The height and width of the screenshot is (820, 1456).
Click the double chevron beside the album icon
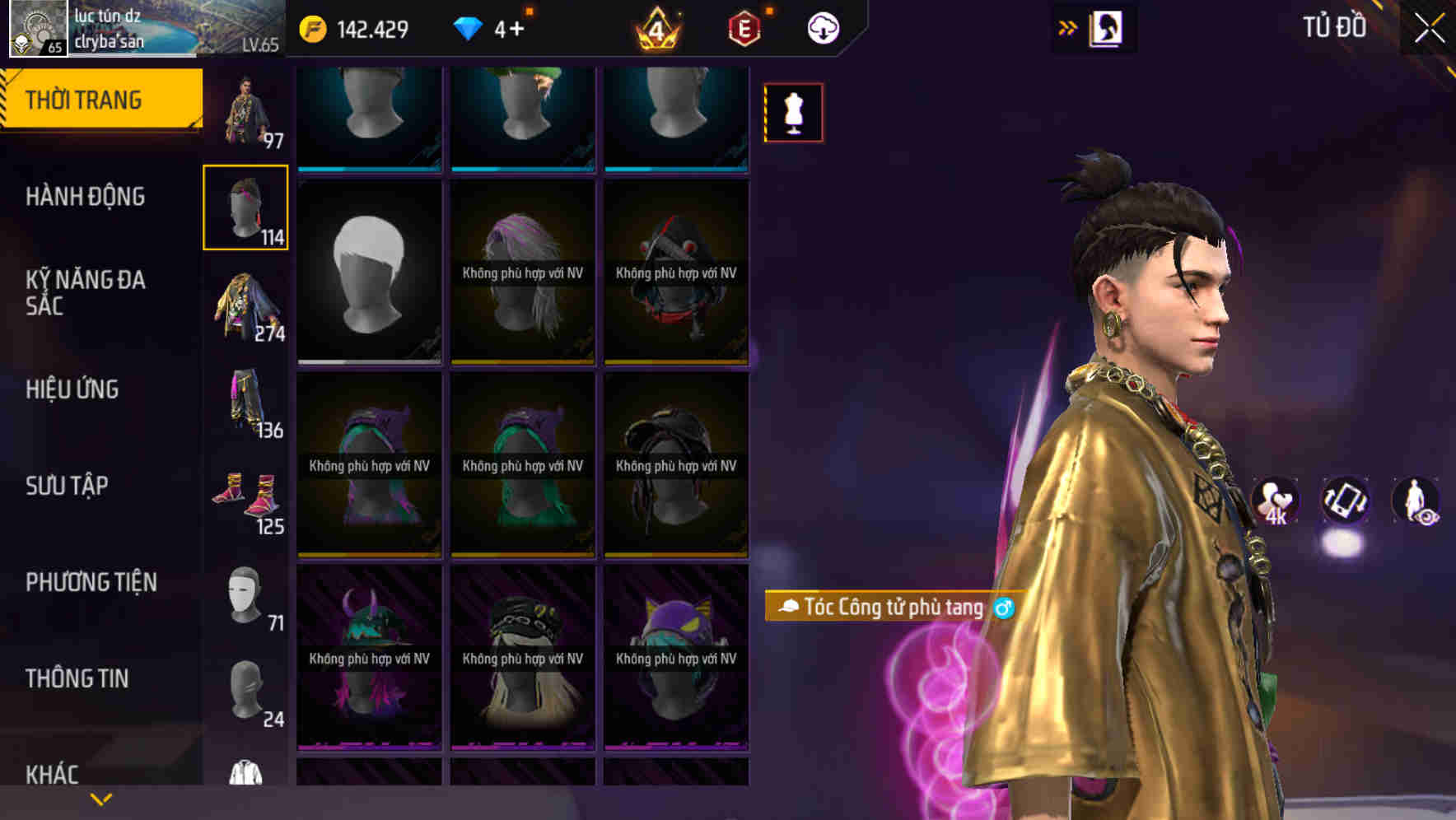[x=1066, y=27]
